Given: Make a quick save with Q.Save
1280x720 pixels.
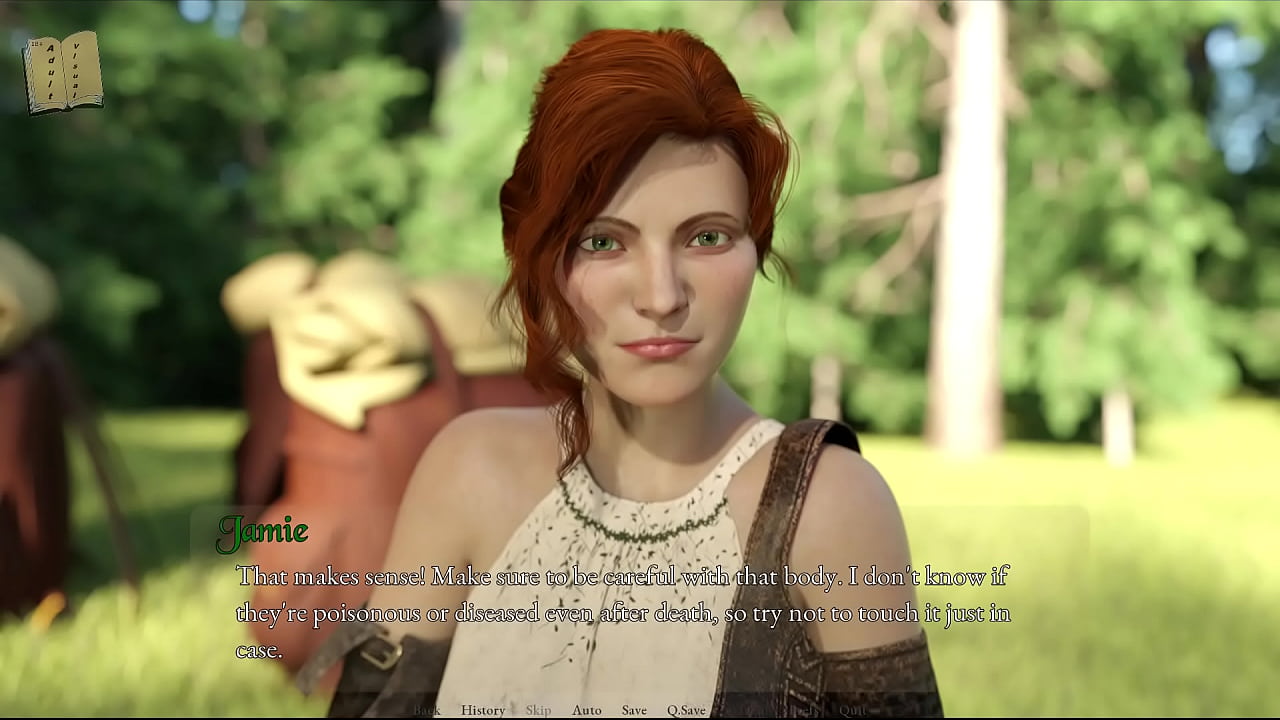Looking at the screenshot, I should point(686,710).
